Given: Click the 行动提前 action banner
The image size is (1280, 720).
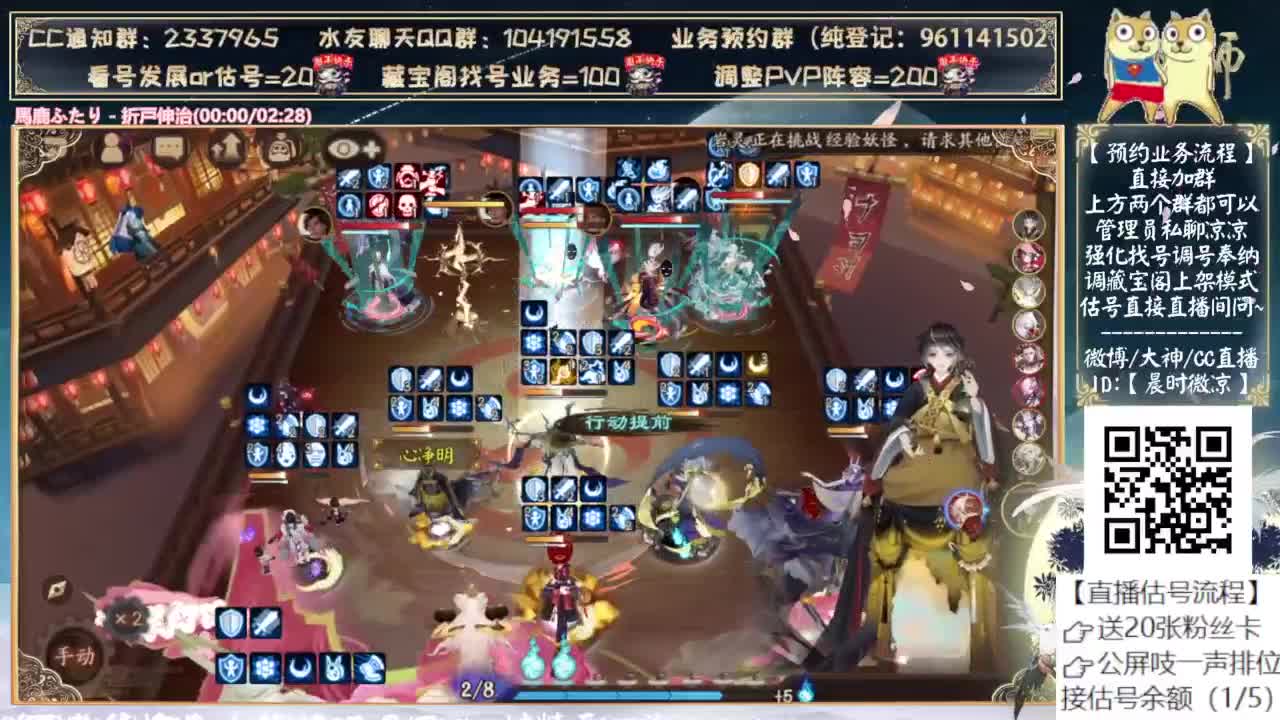Looking at the screenshot, I should 627,424.
